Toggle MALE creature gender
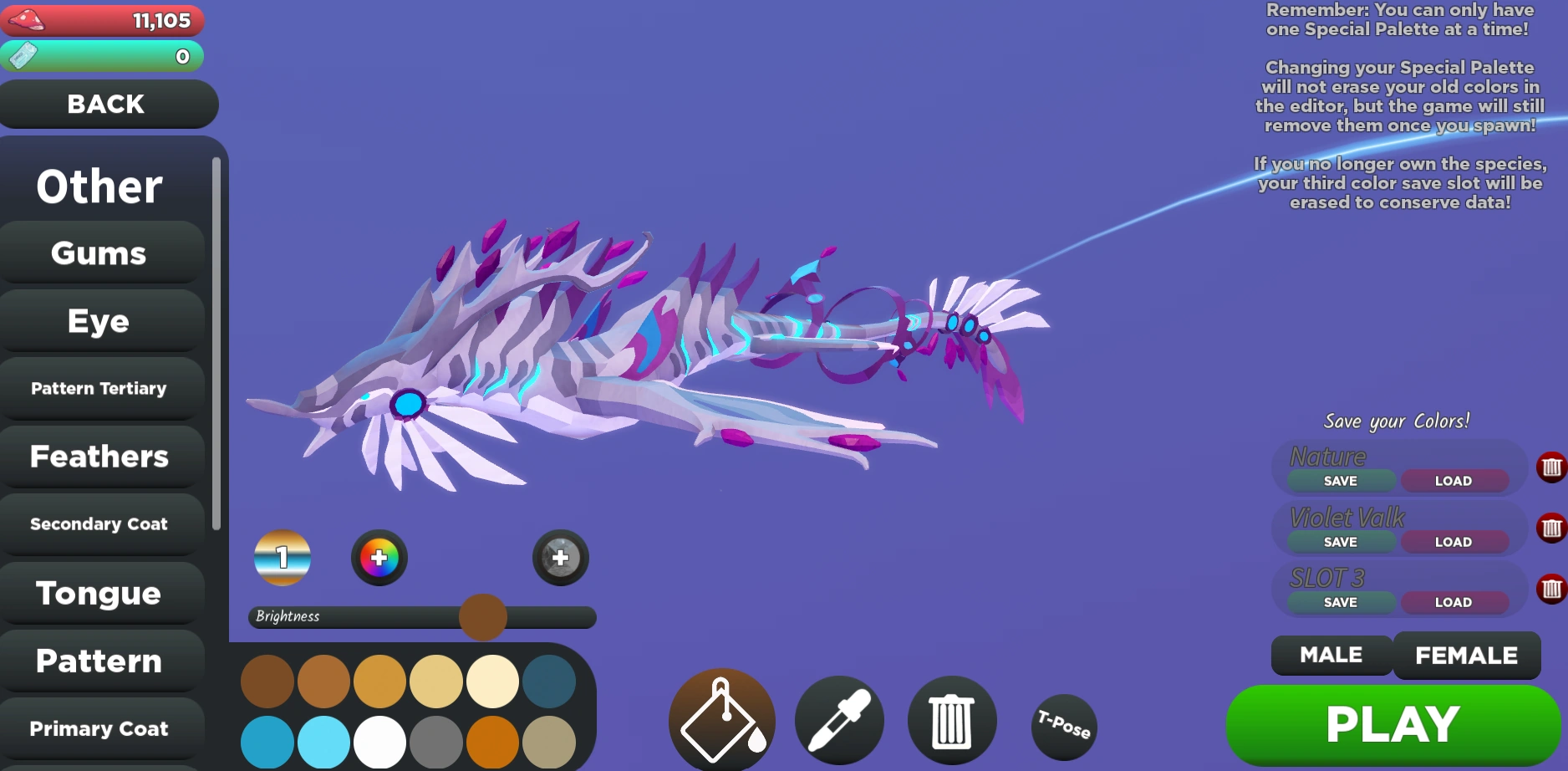The height and width of the screenshot is (771, 1568). pos(1330,656)
